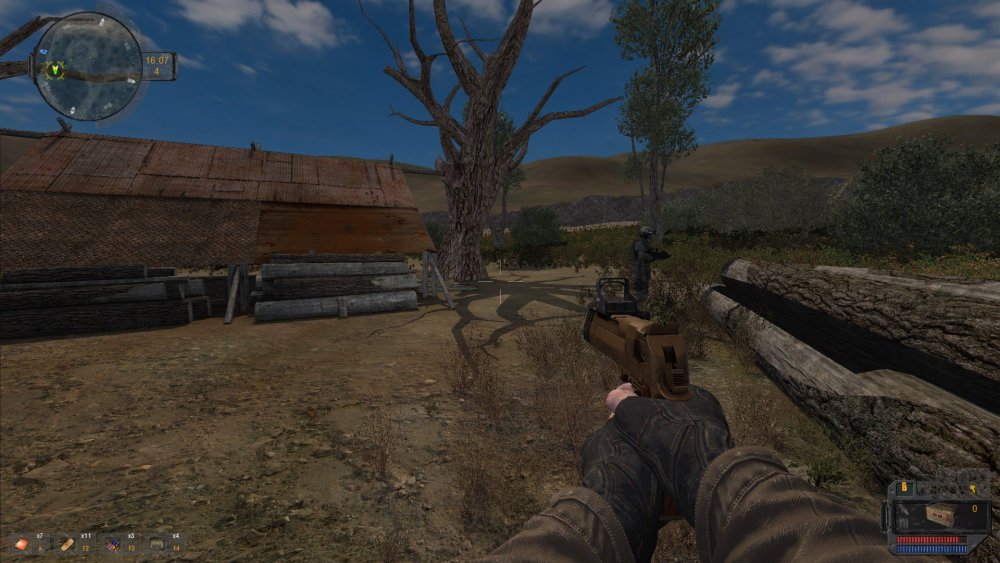Image resolution: width=1000 pixels, height=563 pixels.
Task: Use the medkit quick slot
Action: (x=22, y=545)
